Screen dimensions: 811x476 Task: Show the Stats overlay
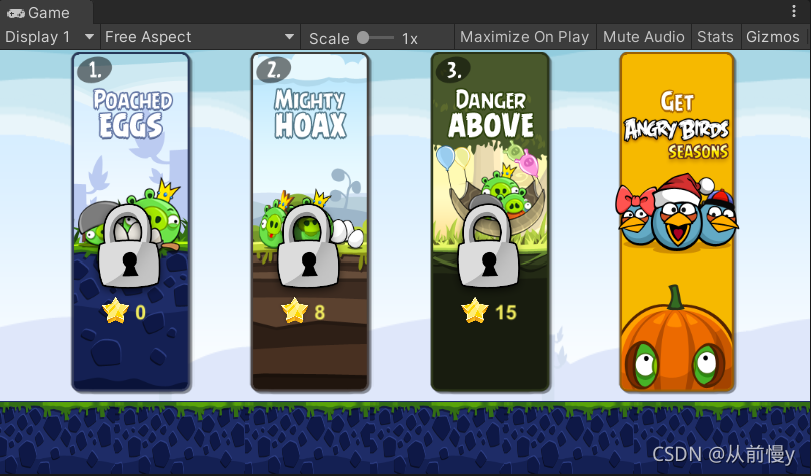(715, 37)
